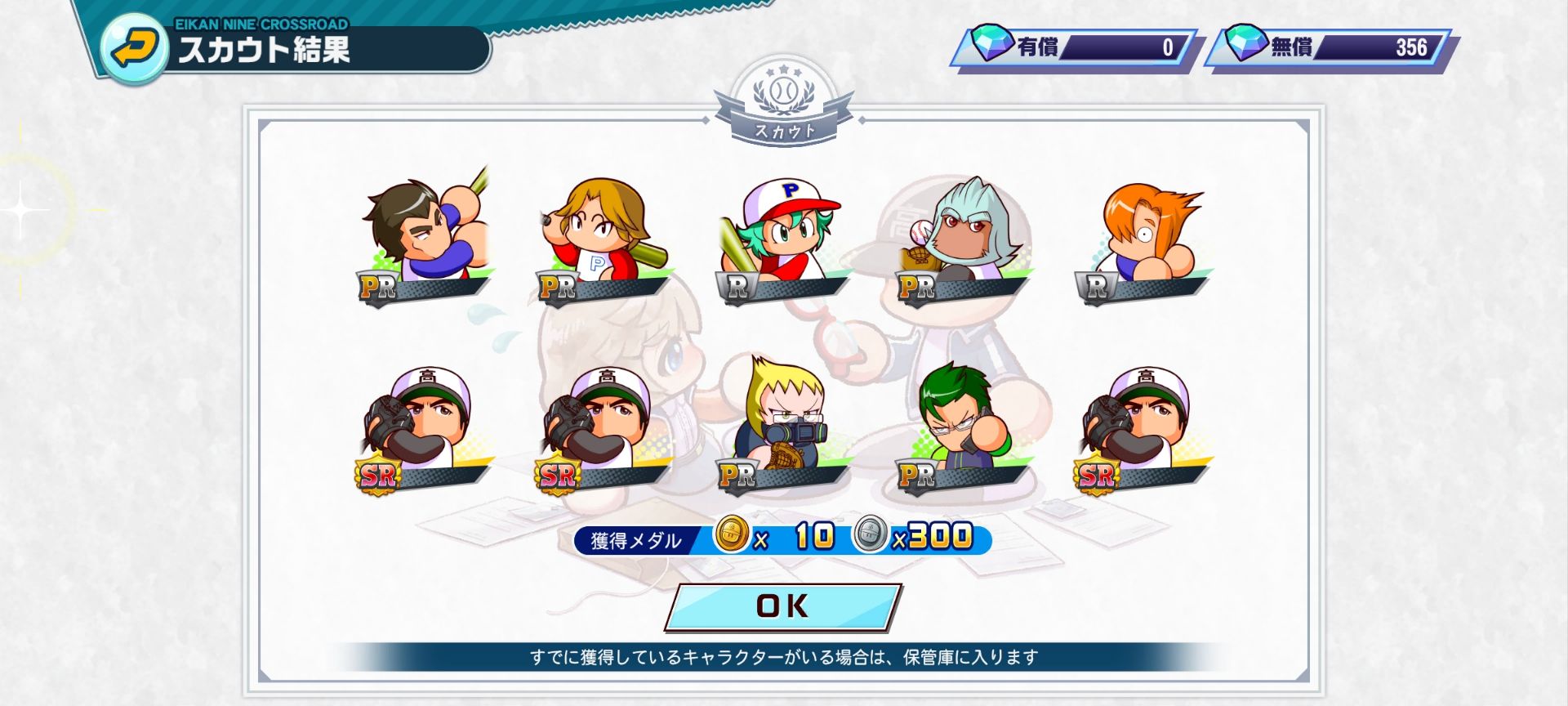Image resolution: width=1568 pixels, height=706 pixels.
Task: Choose the blonde cameraman PR card
Action: (x=782, y=427)
